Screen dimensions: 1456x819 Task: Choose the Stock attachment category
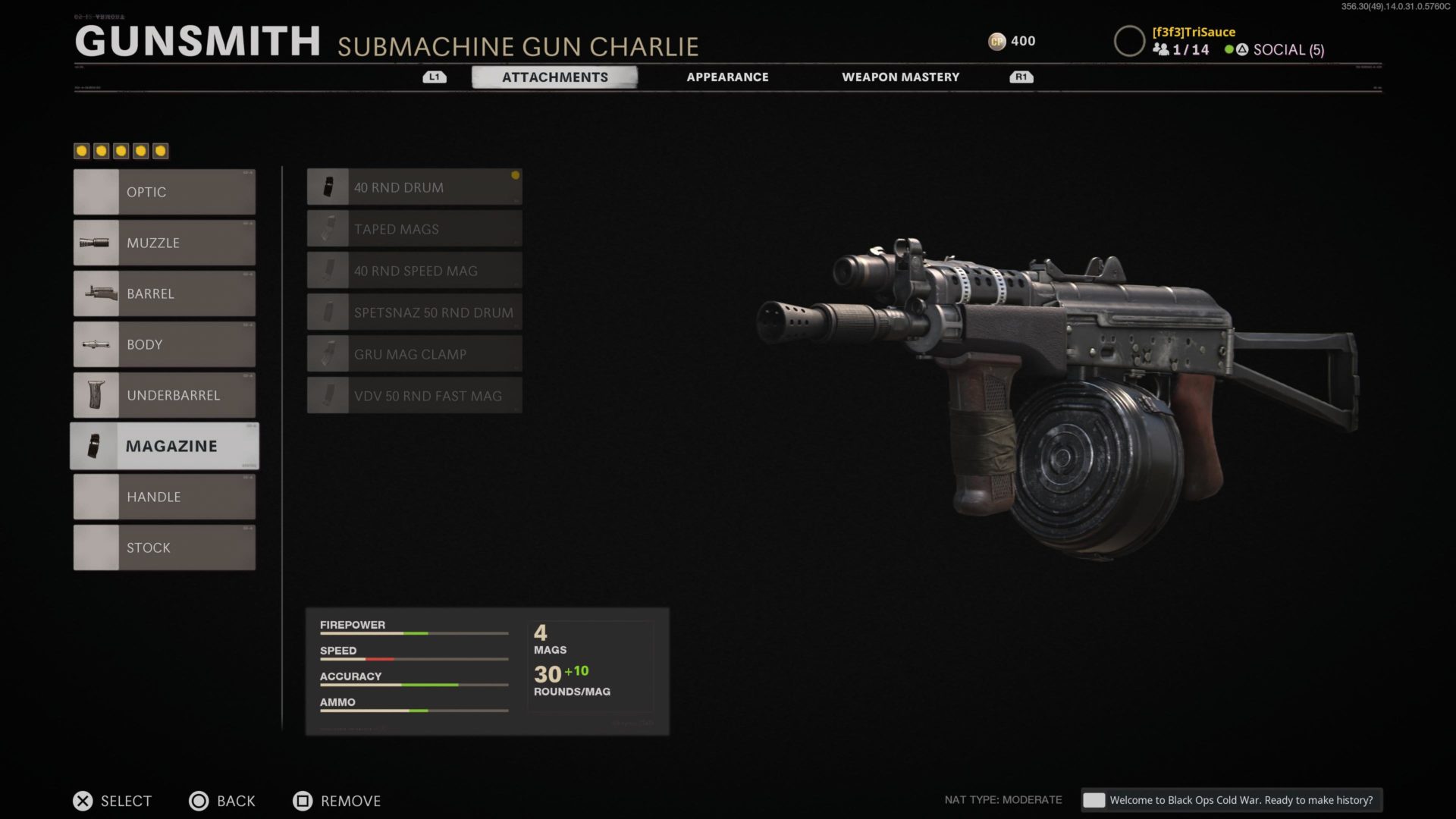click(x=165, y=548)
